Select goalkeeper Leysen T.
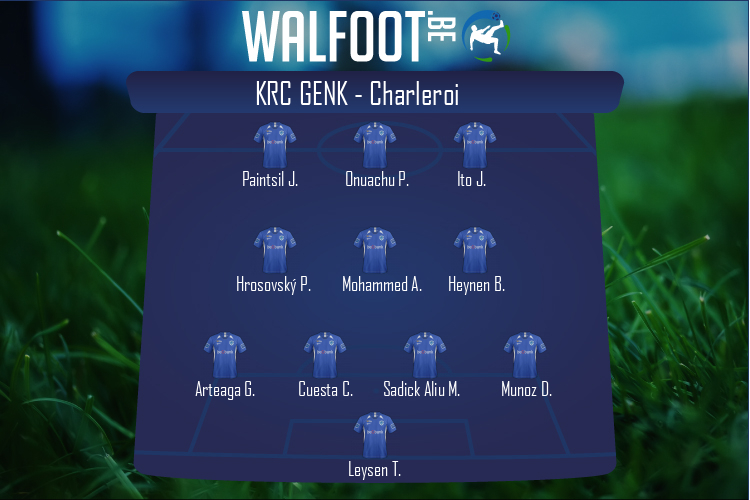Screen dimensions: 750x500 [375, 436]
